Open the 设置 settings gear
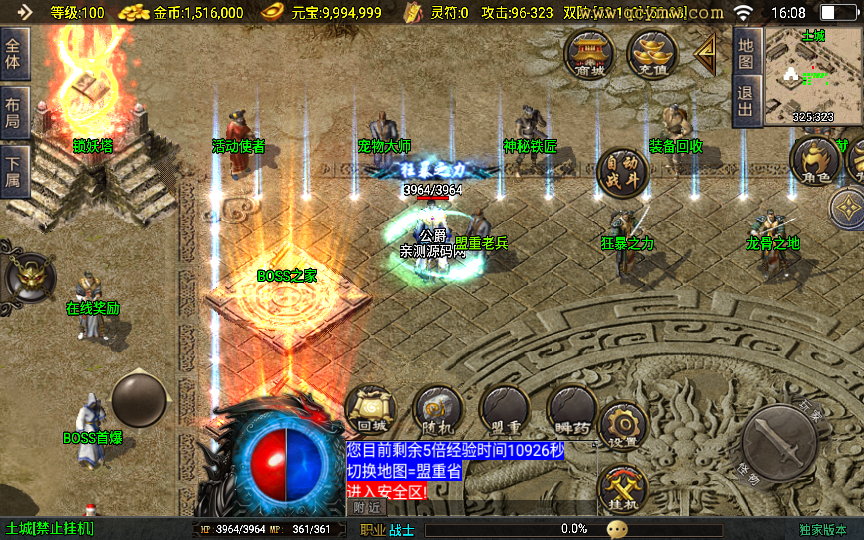 click(x=623, y=425)
